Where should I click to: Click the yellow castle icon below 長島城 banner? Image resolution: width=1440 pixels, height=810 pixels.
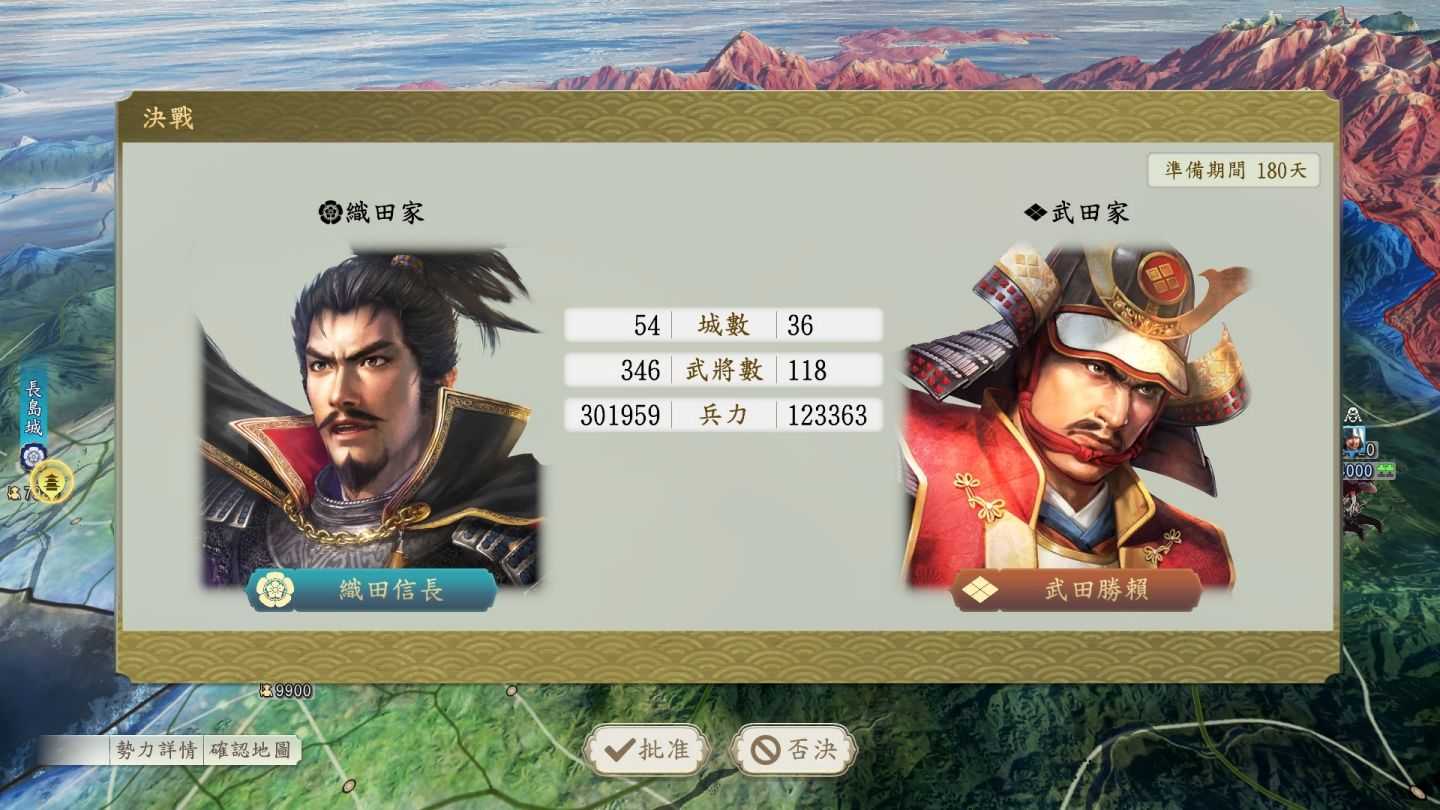[x=50, y=482]
